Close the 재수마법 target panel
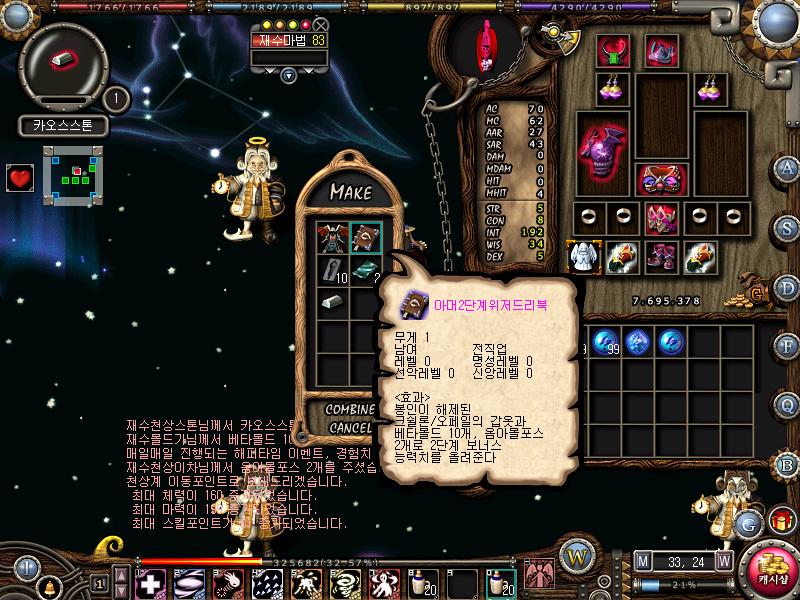 point(320,25)
